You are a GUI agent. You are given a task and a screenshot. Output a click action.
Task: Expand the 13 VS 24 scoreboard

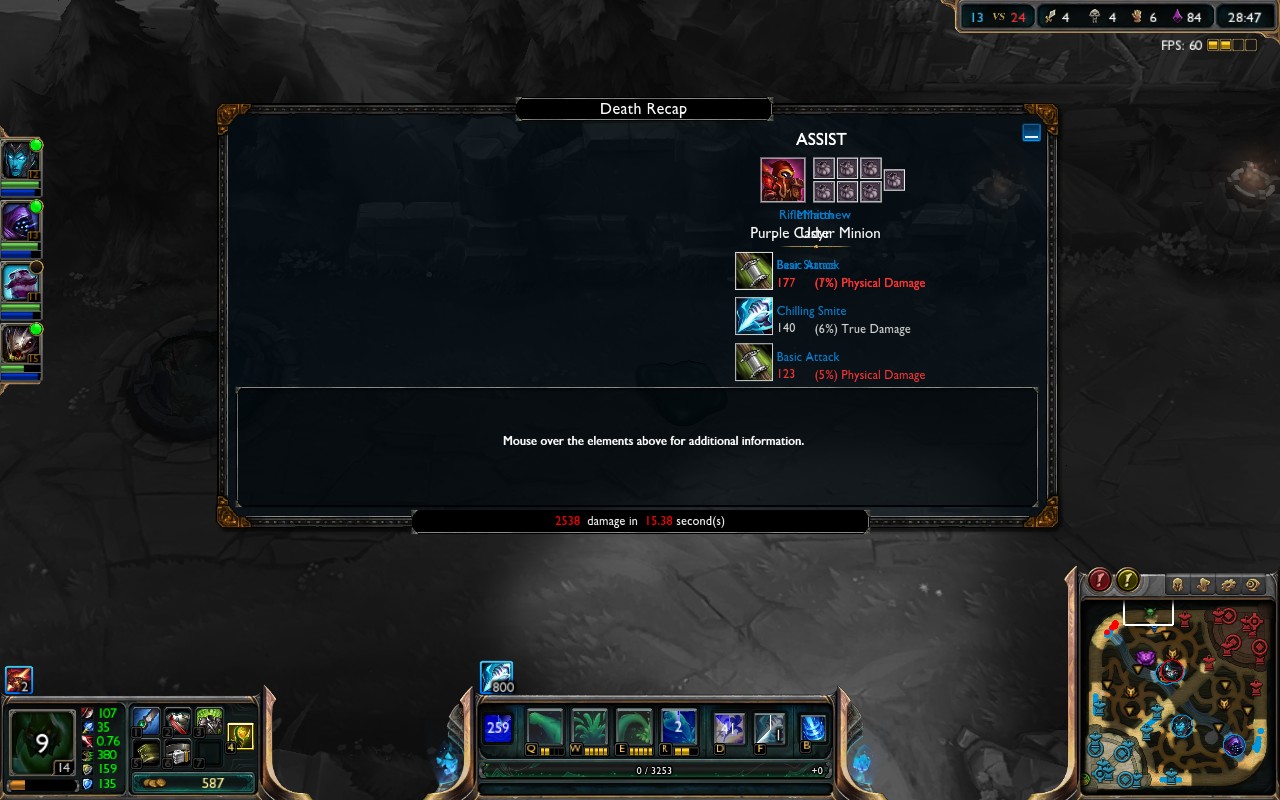click(996, 16)
